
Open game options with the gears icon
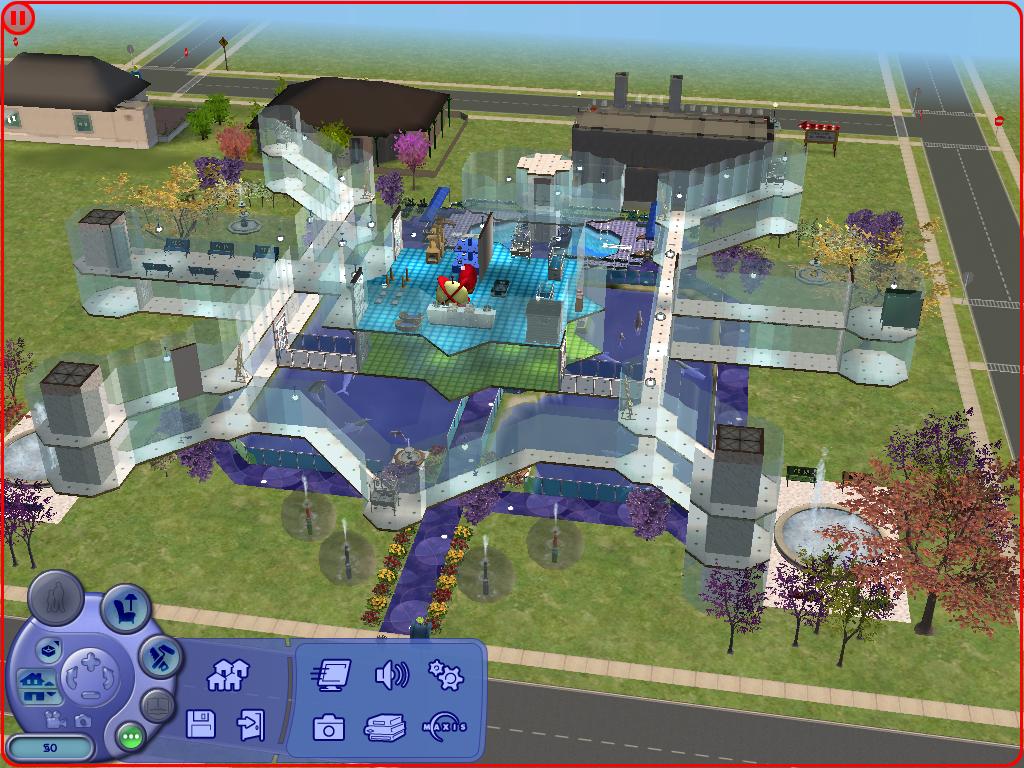click(446, 675)
